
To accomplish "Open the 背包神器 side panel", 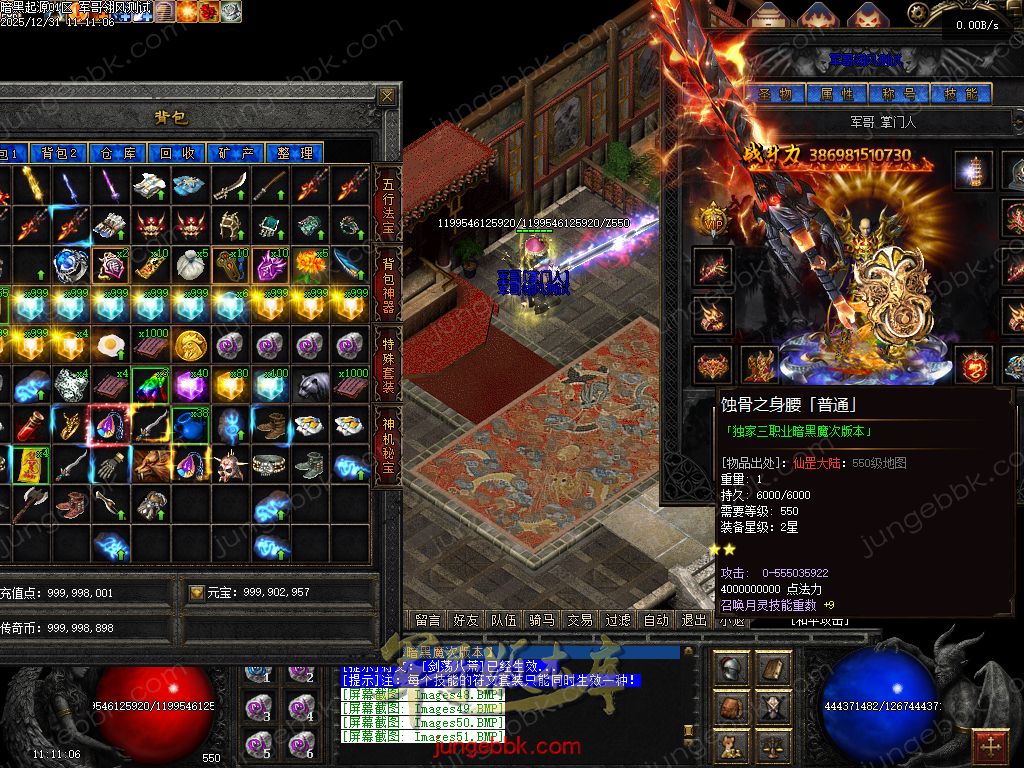I will click(x=388, y=281).
